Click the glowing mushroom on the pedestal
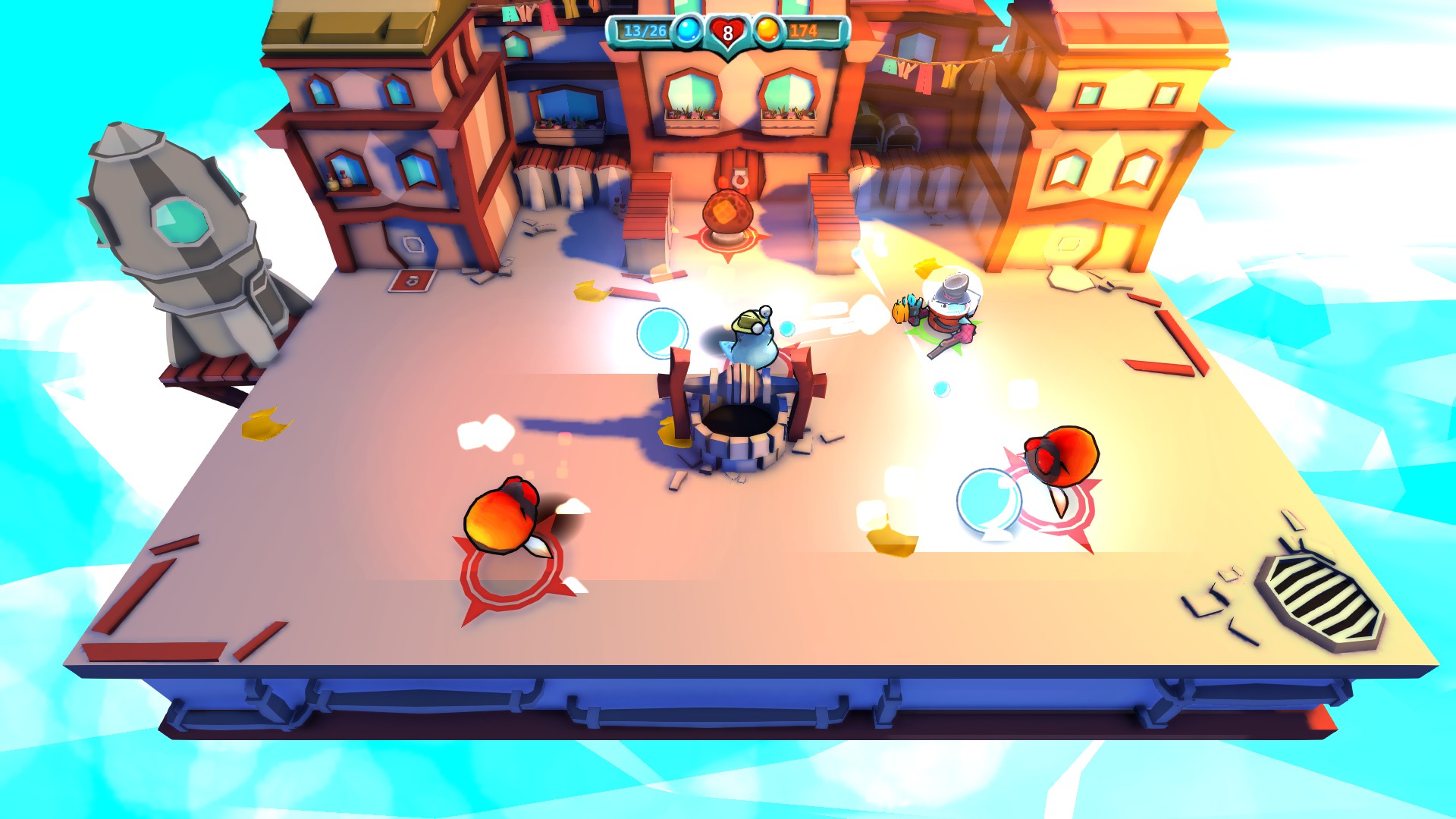Viewport: 1456px width, 819px height. pos(730,212)
